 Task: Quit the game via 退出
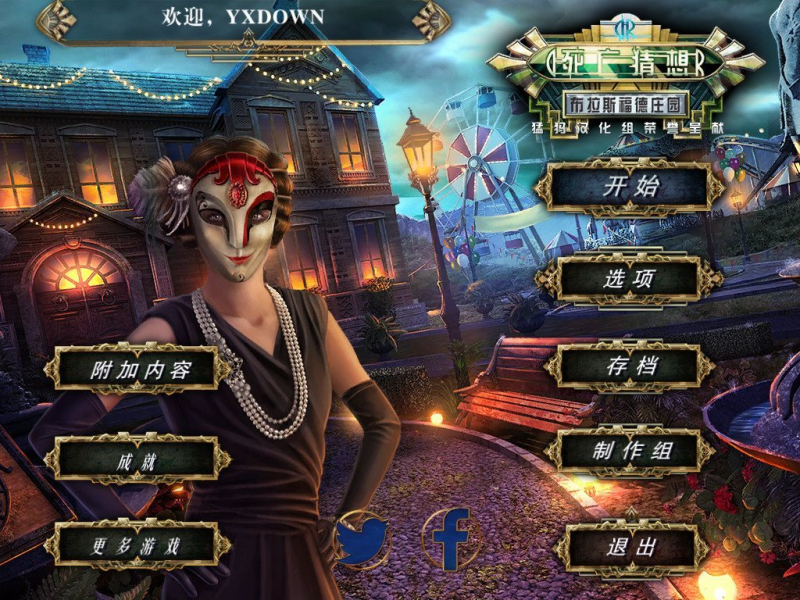pos(630,546)
